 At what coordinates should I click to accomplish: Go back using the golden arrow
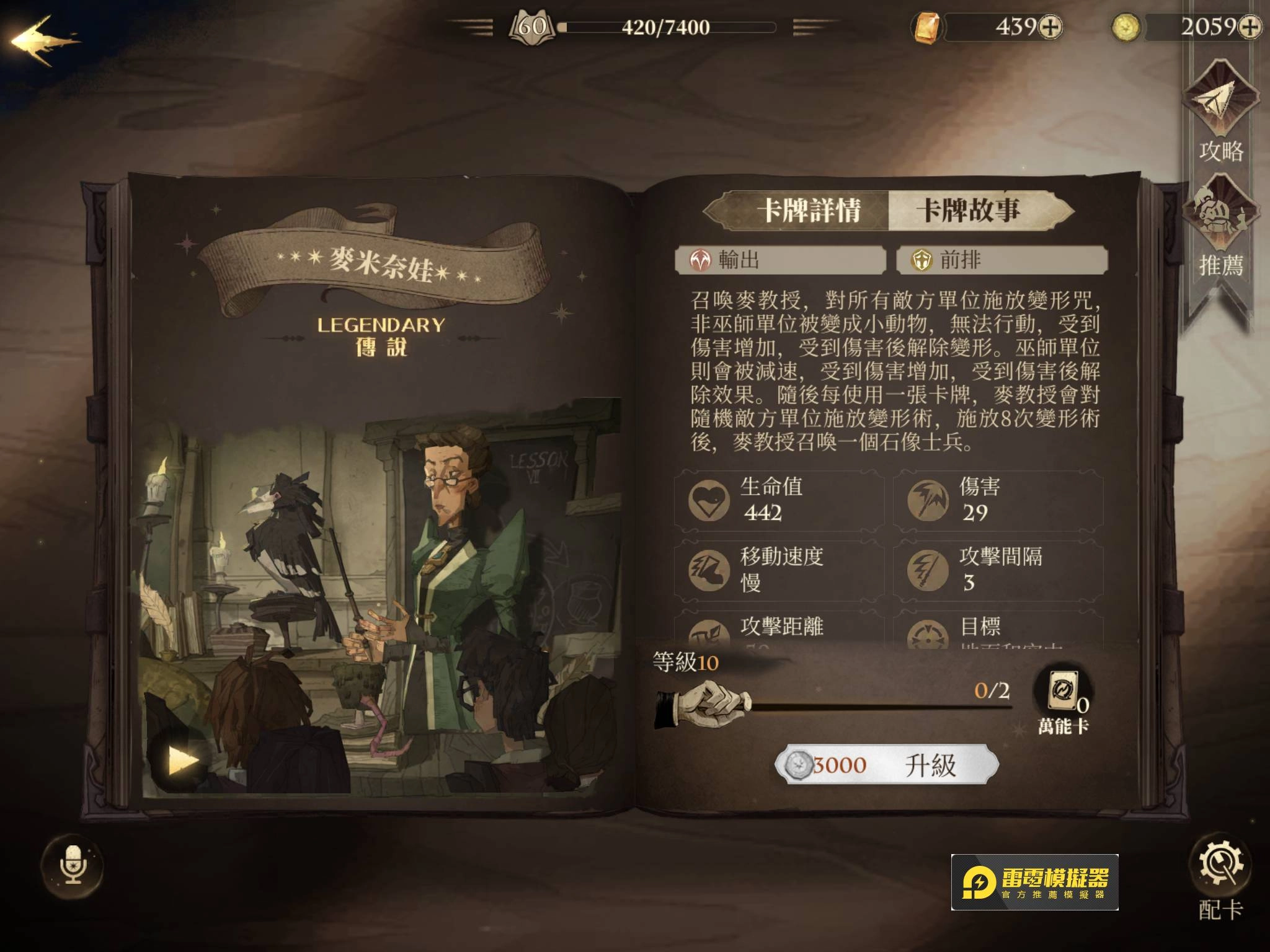click(42, 41)
